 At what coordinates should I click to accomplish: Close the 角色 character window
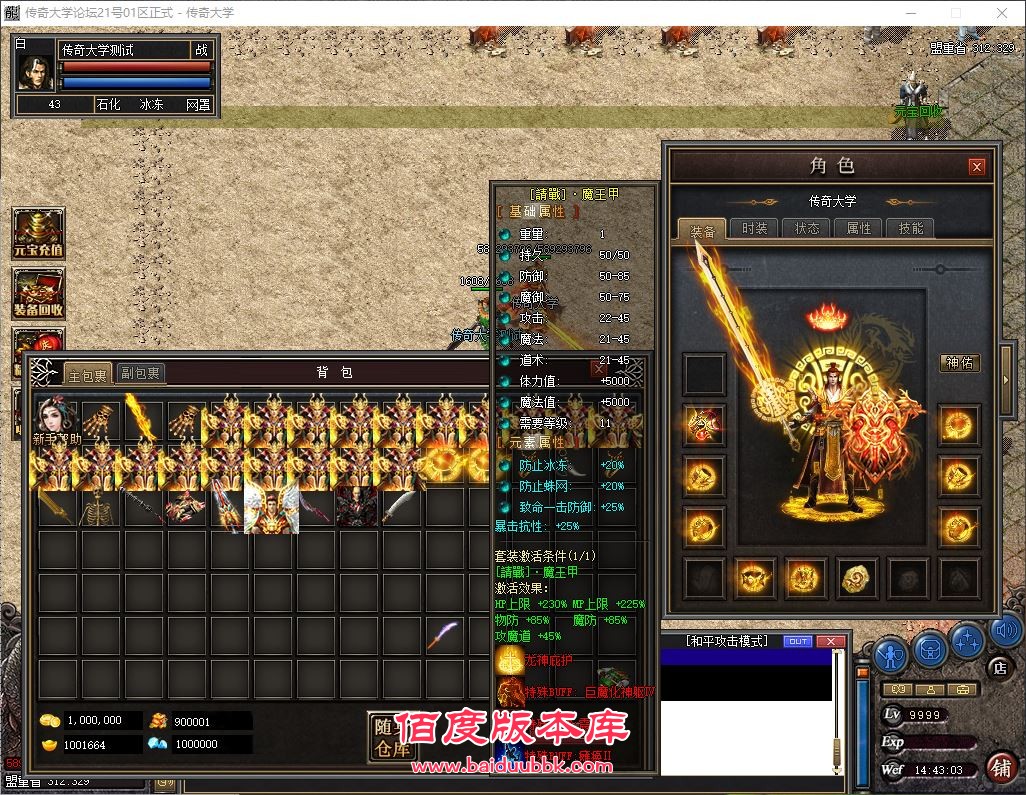[x=977, y=167]
